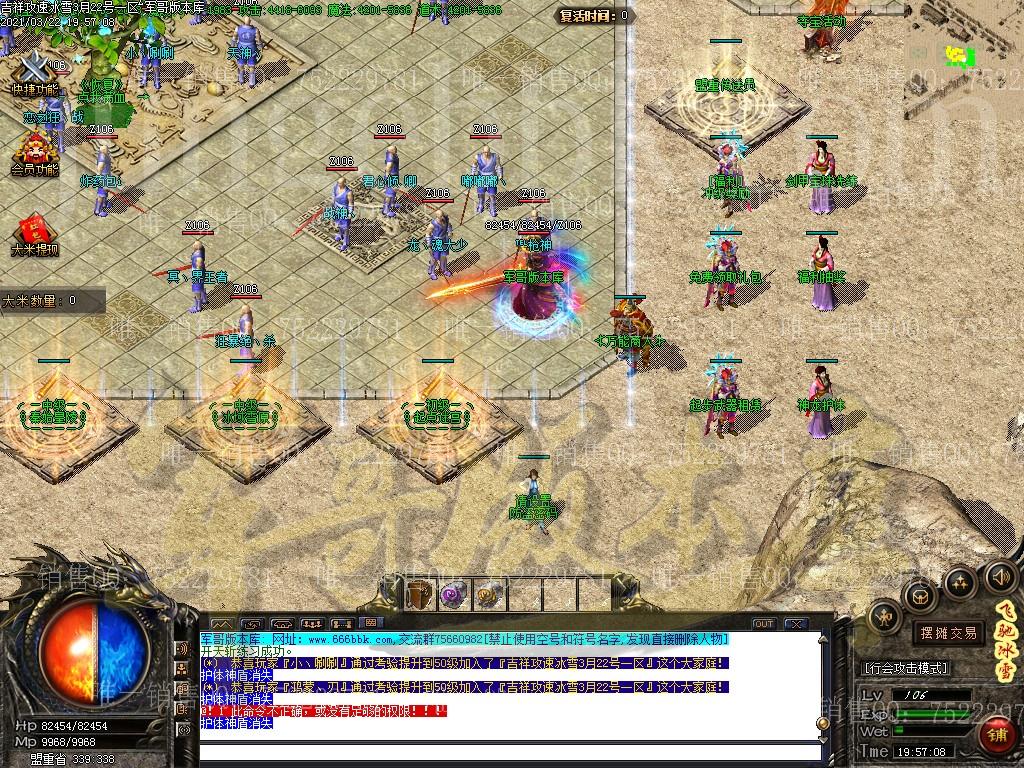The image size is (1024, 768).
Task: Use the purple scroll item in the hotbar
Action: coord(452,594)
